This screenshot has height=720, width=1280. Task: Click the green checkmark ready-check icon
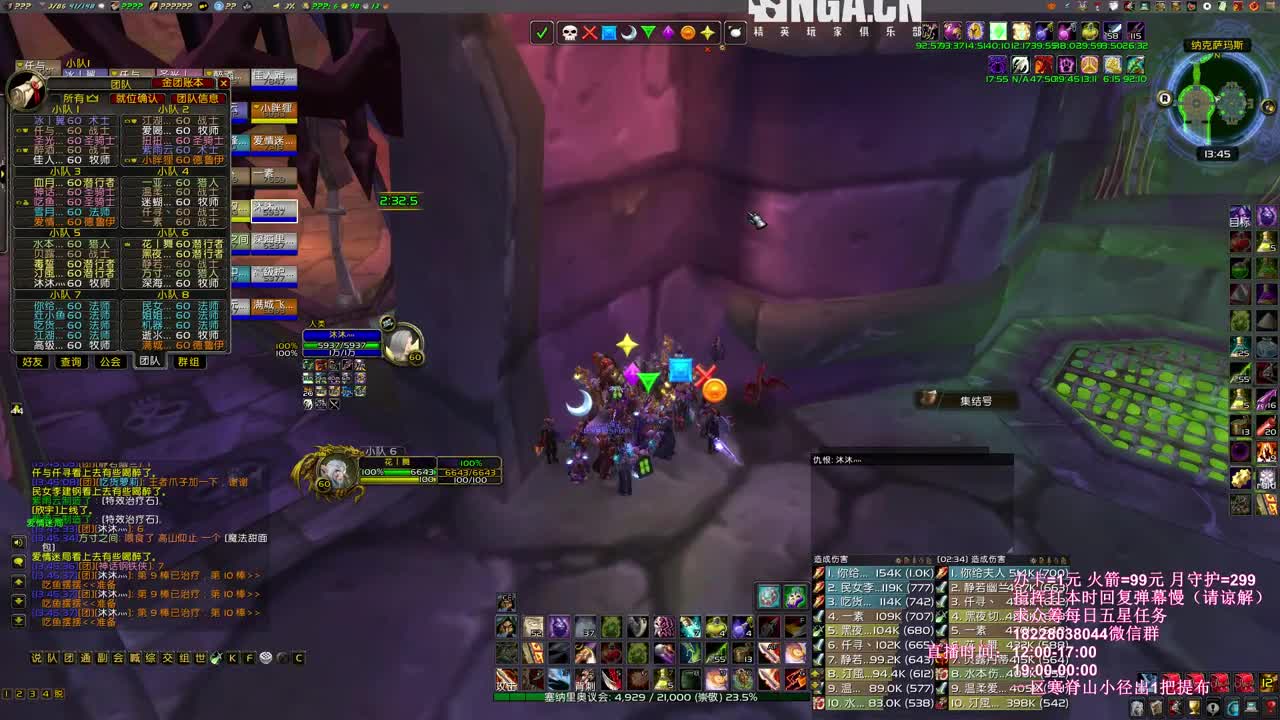pyautogui.click(x=542, y=33)
